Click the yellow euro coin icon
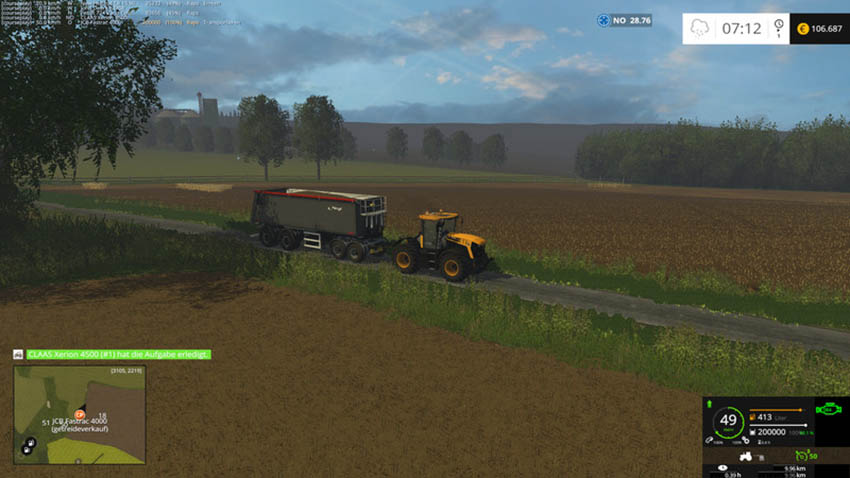 801,28
